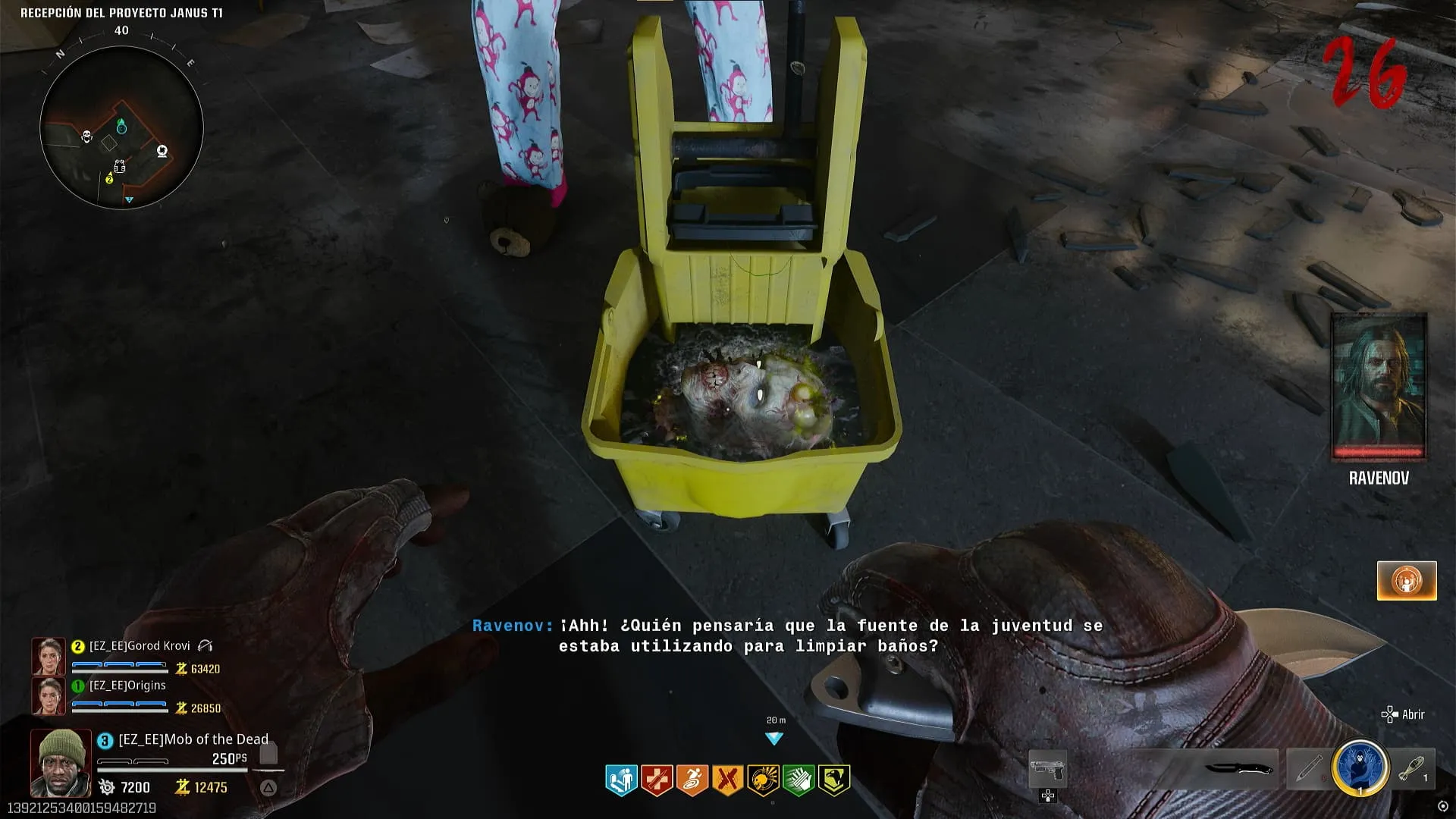Select the yellow Double Tap perk icon
The width and height of the screenshot is (1456, 819).
pyautogui.click(x=727, y=780)
